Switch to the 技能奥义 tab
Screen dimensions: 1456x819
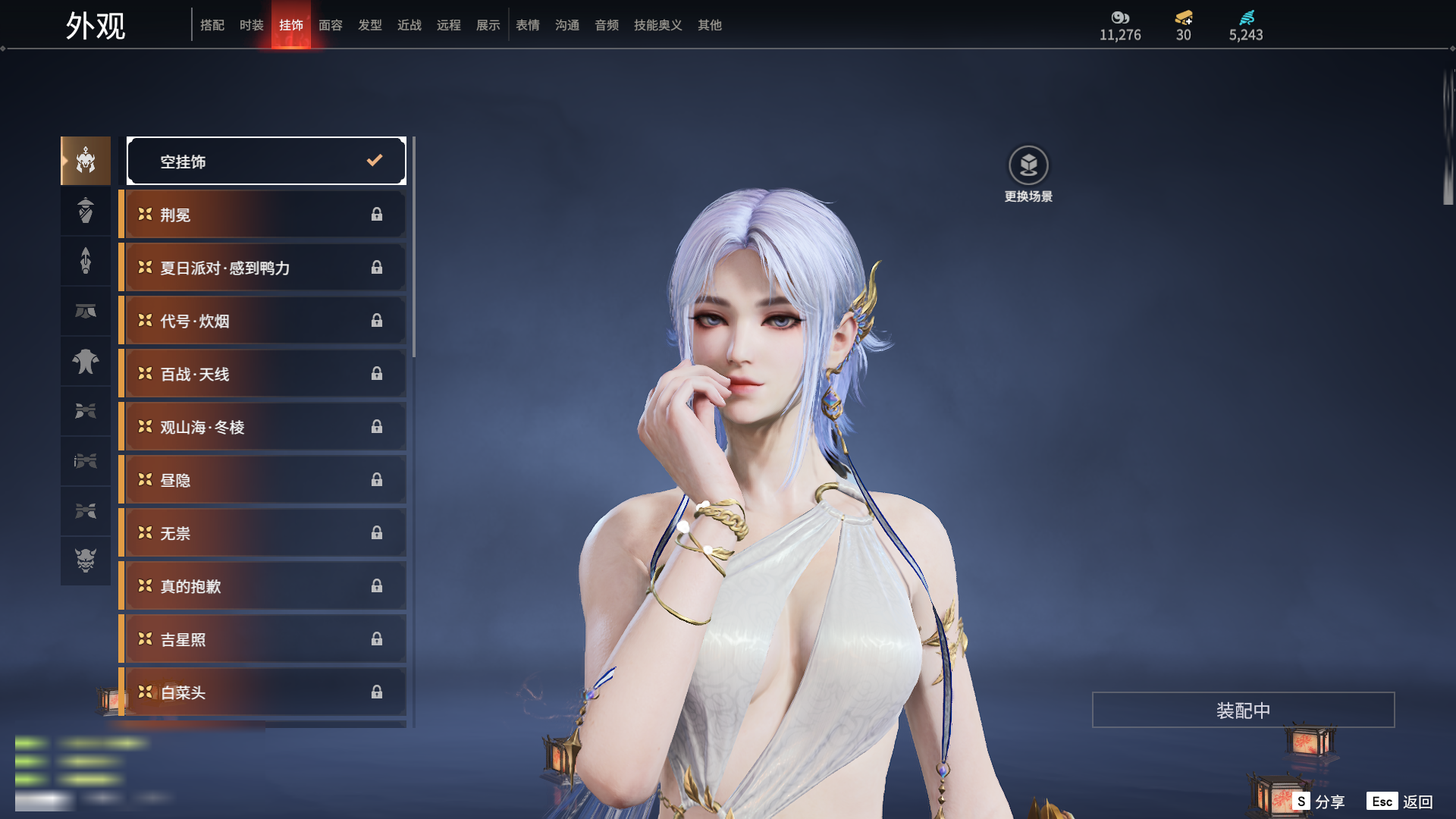click(x=657, y=25)
